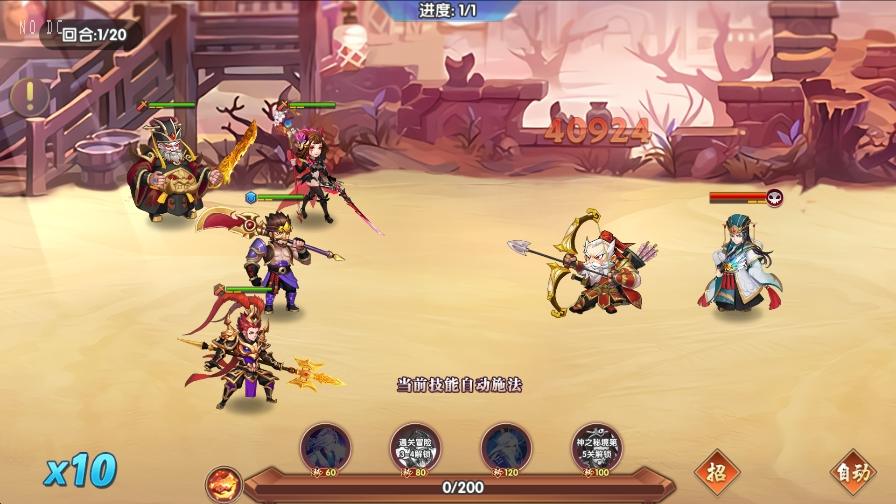This screenshot has width=896, height=504.
Task: Select the locked 通关冒险 skill slot
Action: point(415,447)
